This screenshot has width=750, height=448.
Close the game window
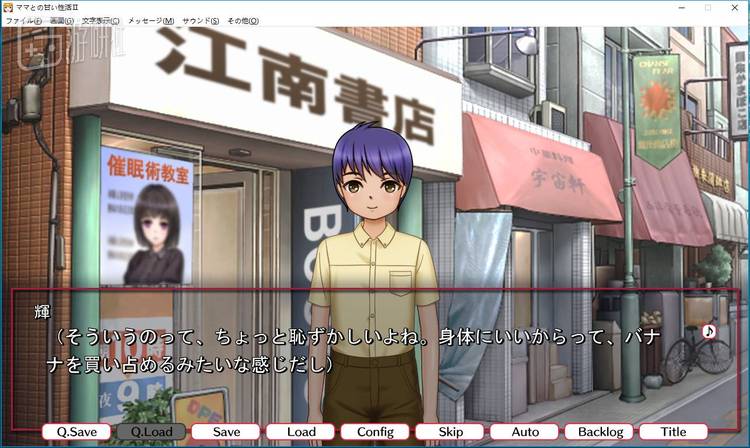[x=733, y=7]
